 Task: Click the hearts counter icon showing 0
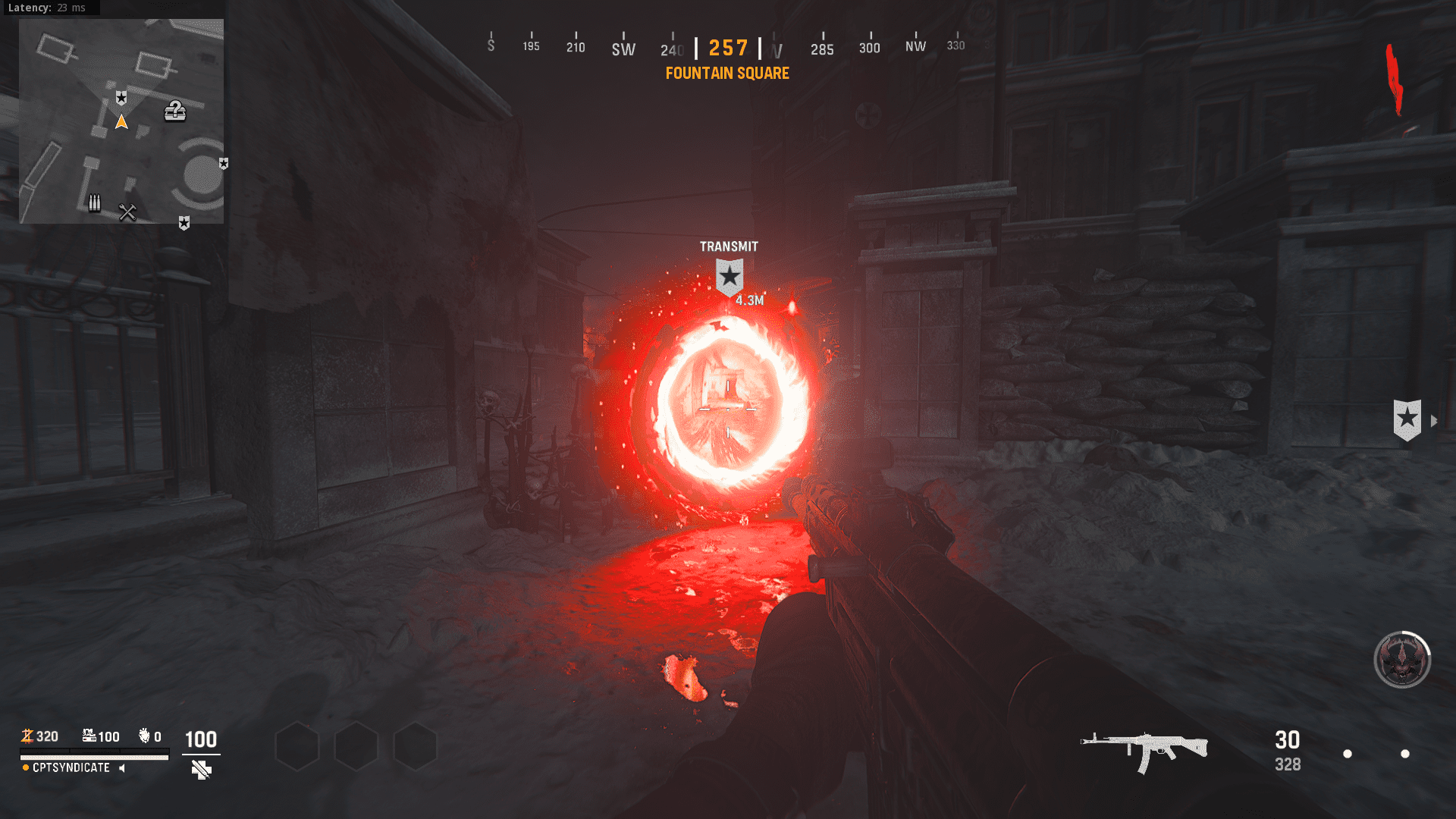click(x=144, y=735)
